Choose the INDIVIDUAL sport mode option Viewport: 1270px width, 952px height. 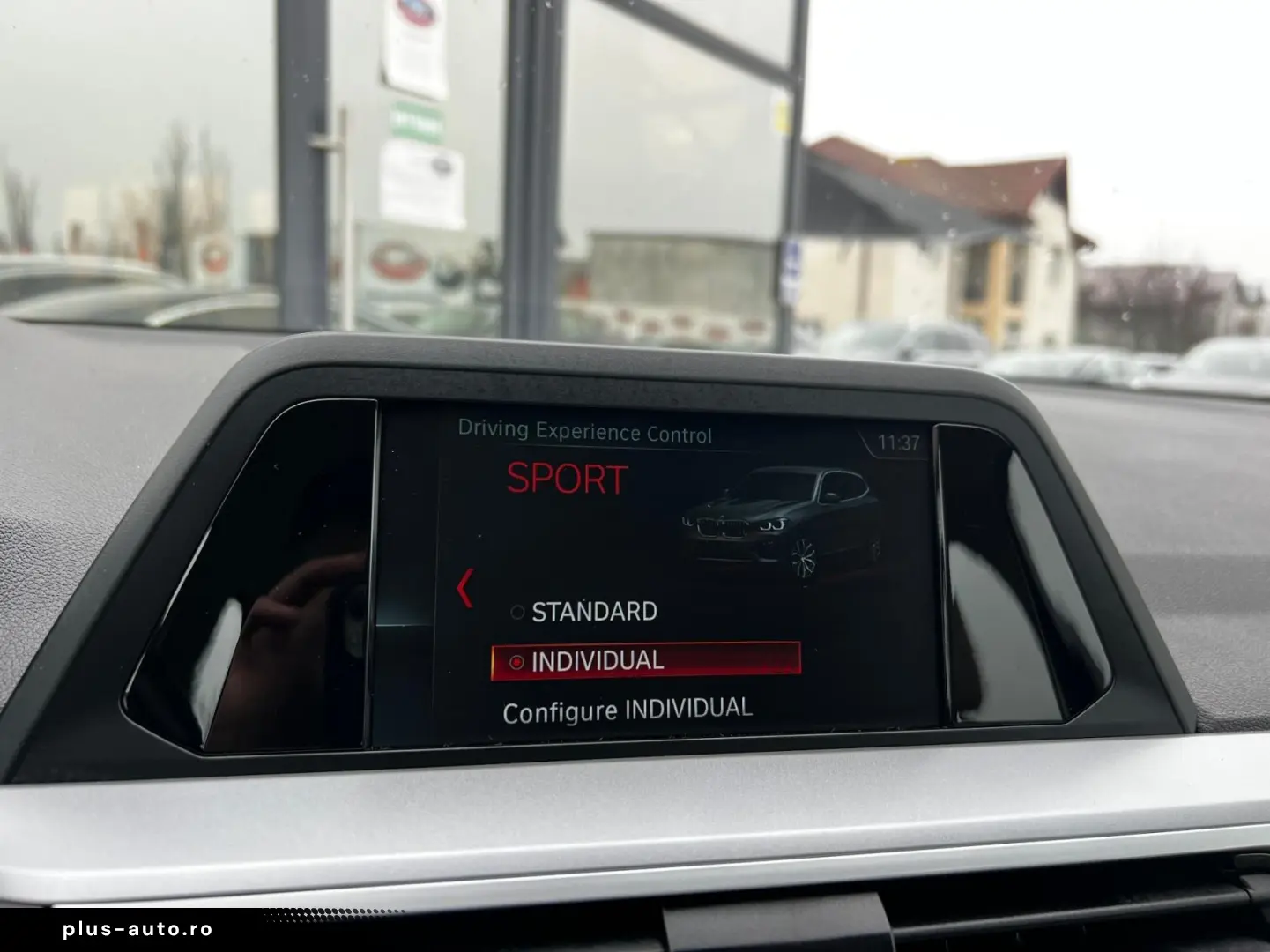coord(644,661)
